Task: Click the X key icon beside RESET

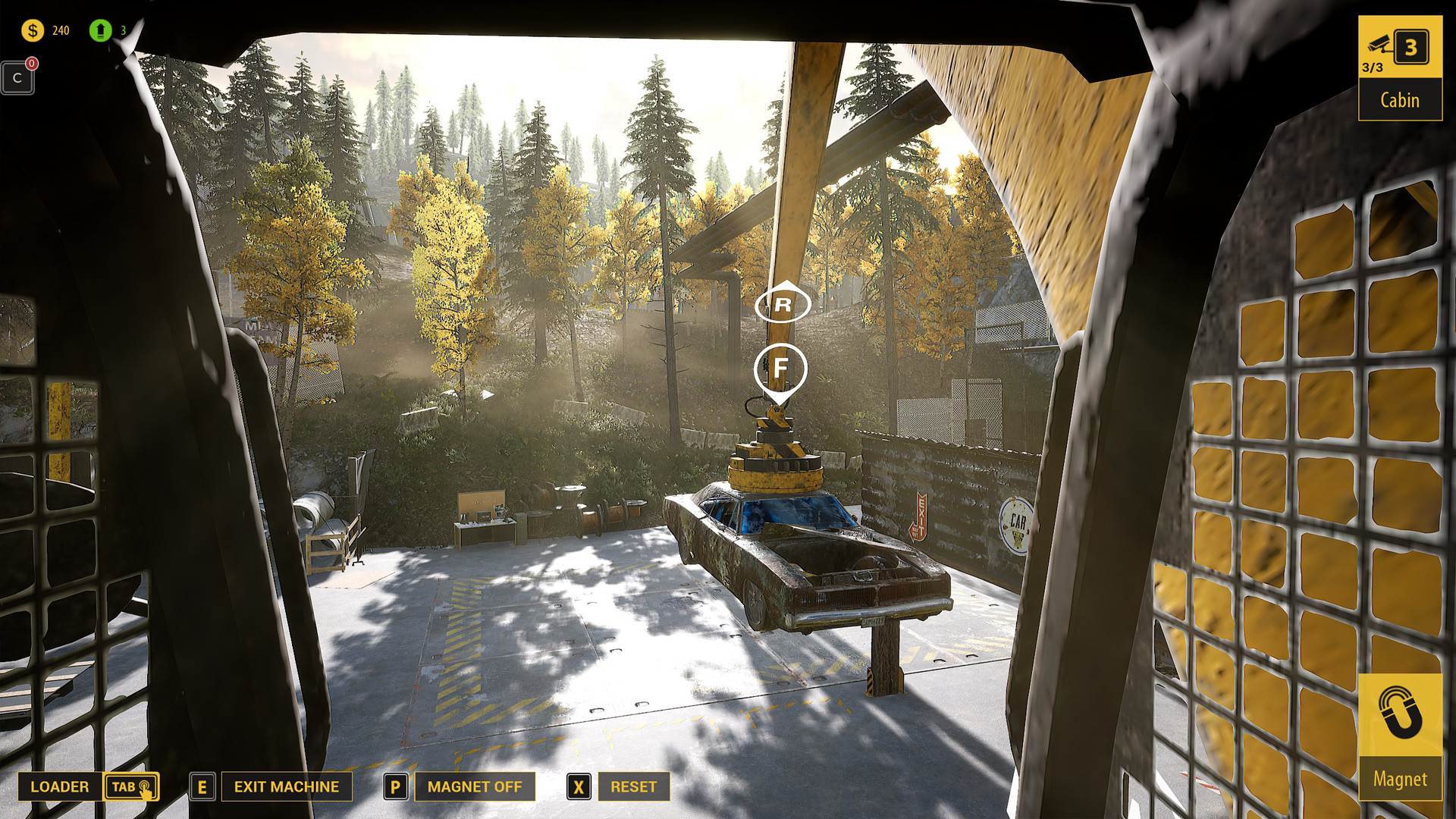Action: 579,786
